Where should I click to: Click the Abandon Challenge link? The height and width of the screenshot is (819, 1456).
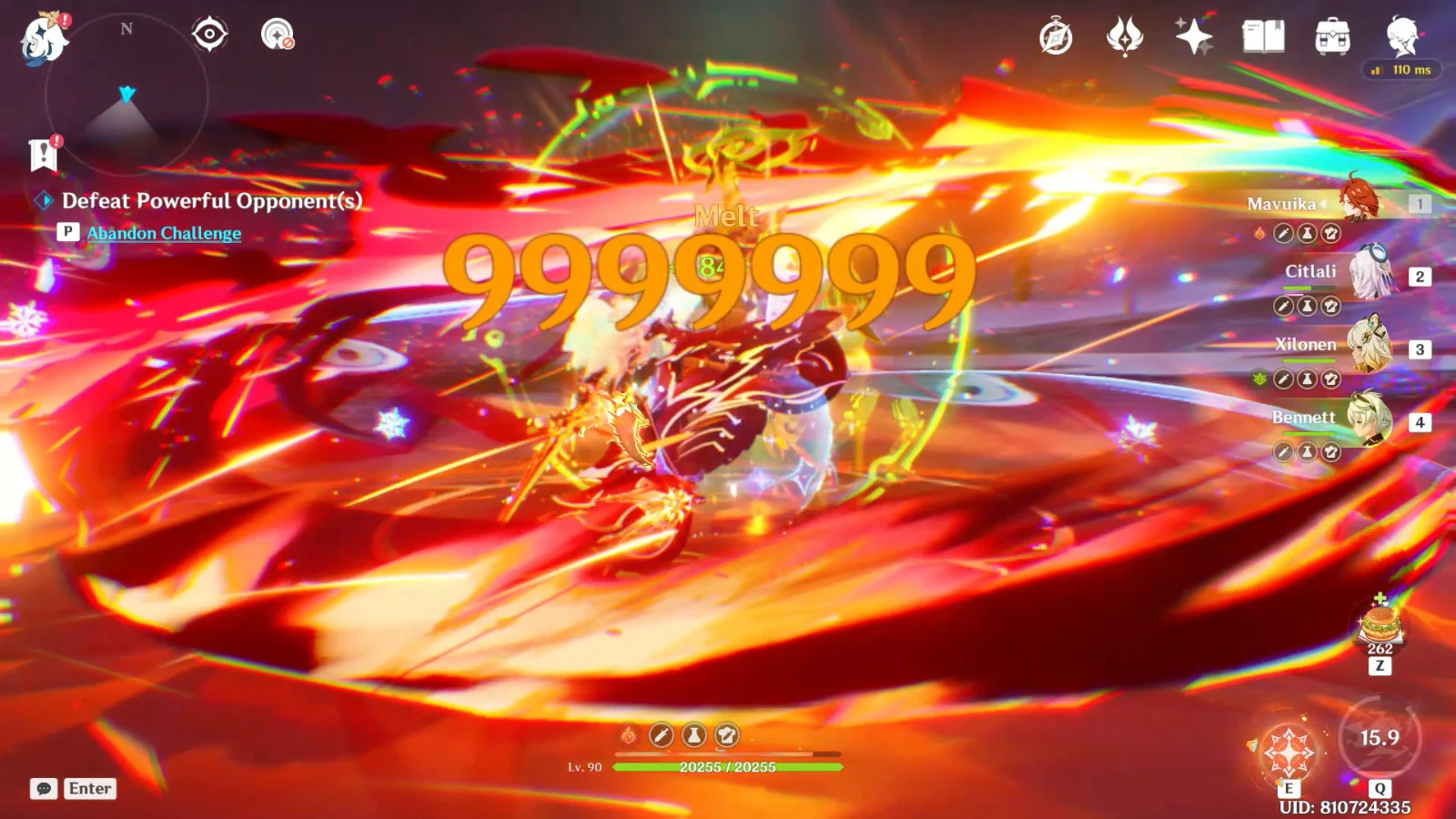tap(162, 233)
